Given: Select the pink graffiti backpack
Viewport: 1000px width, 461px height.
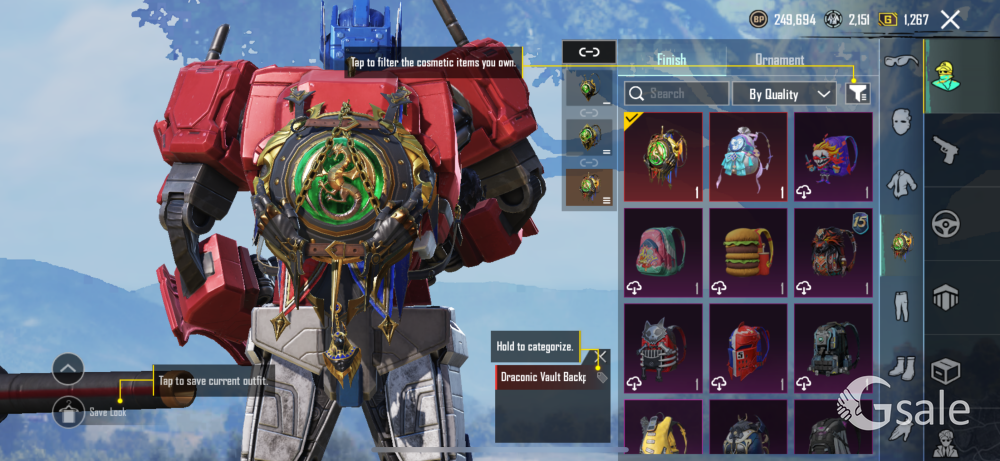Looking at the screenshot, I should [661, 252].
